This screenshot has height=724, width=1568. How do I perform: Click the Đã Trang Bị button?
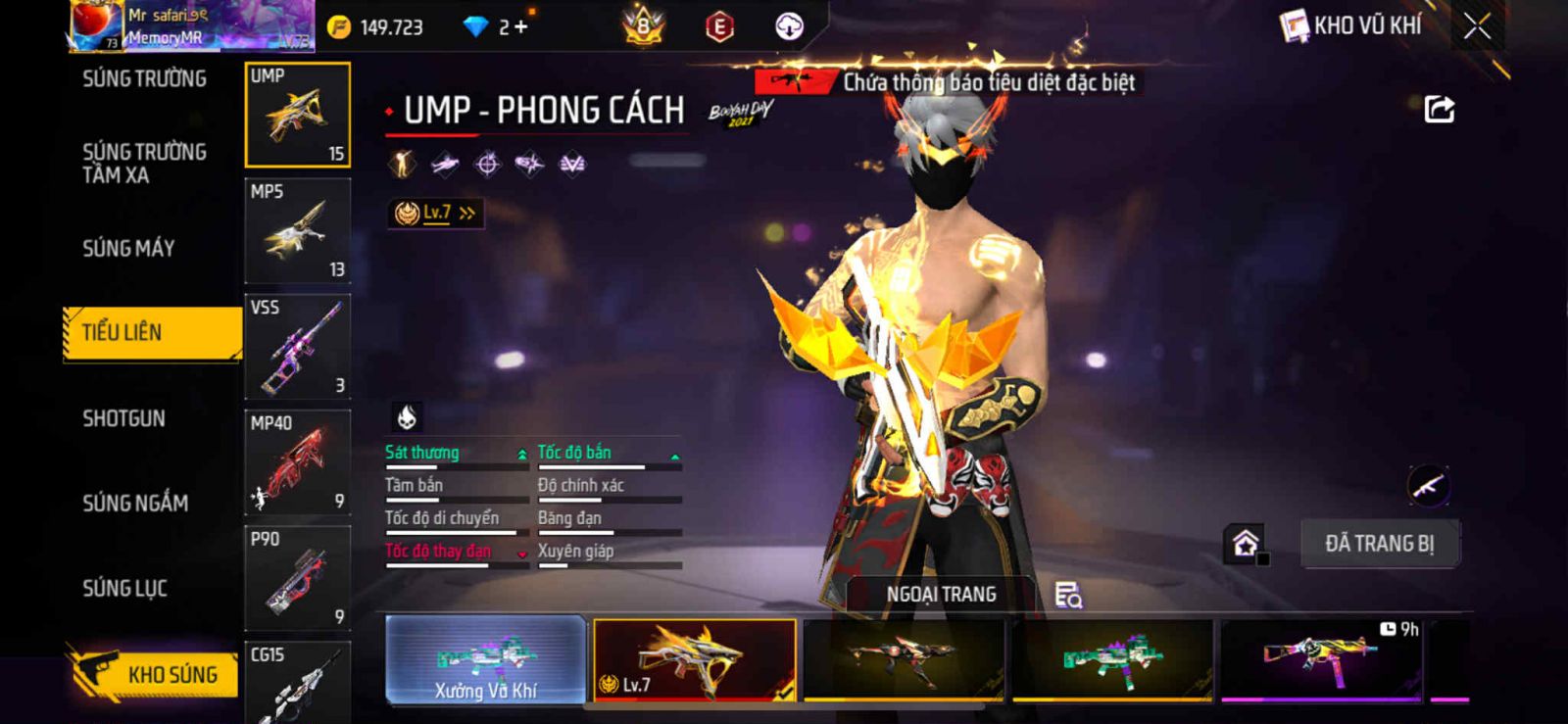pos(1379,544)
